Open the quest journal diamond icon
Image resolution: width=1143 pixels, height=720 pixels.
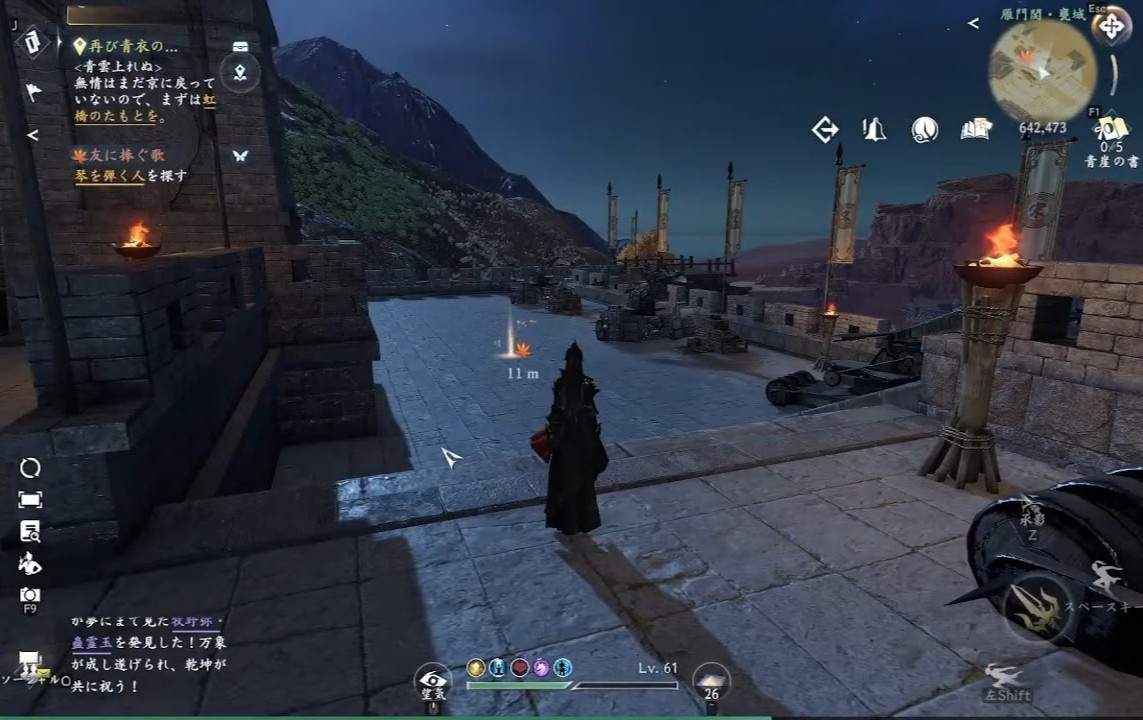[32, 41]
